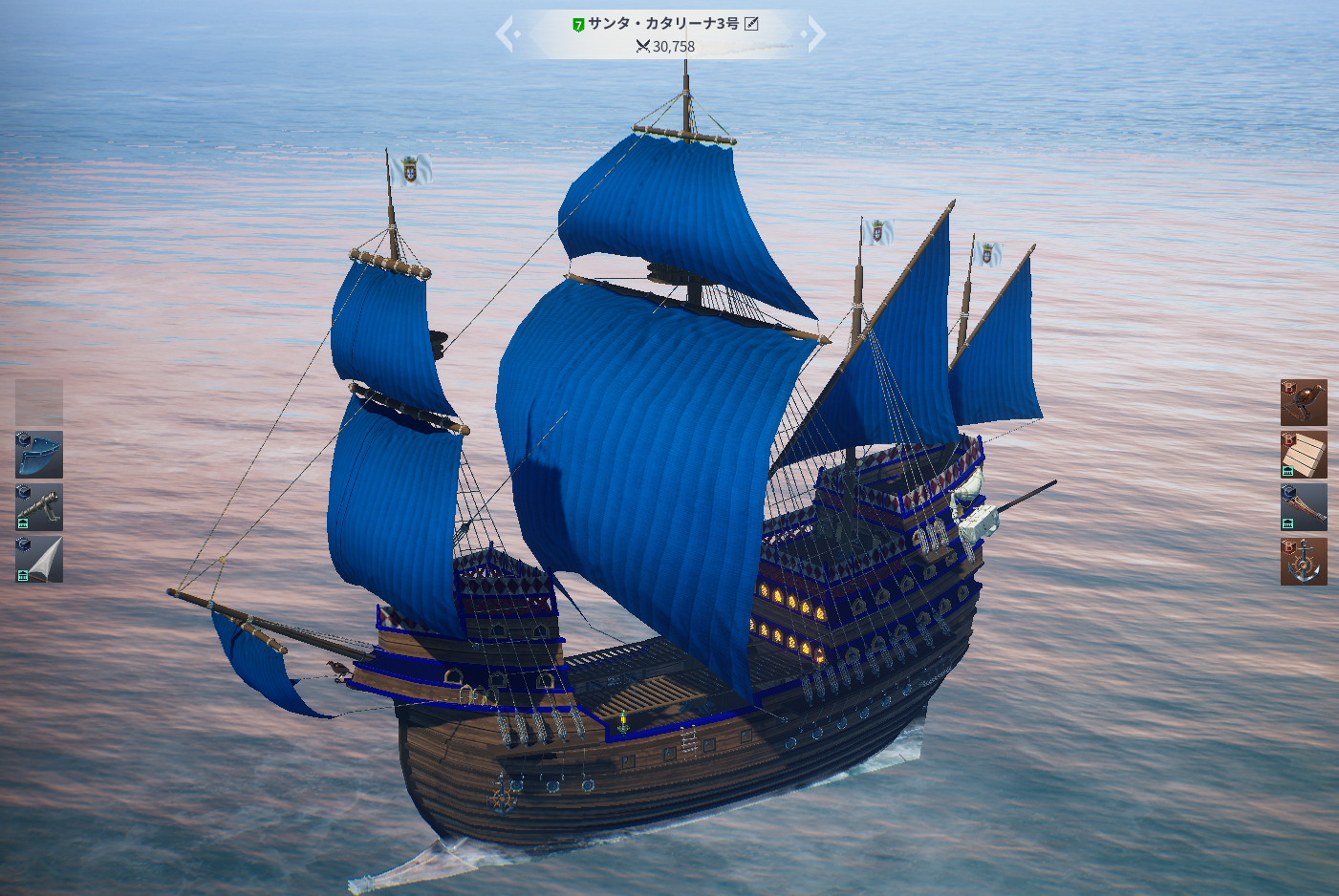Choose the white sail equipment slot
Screen dimensions: 1339x896
(x=39, y=560)
